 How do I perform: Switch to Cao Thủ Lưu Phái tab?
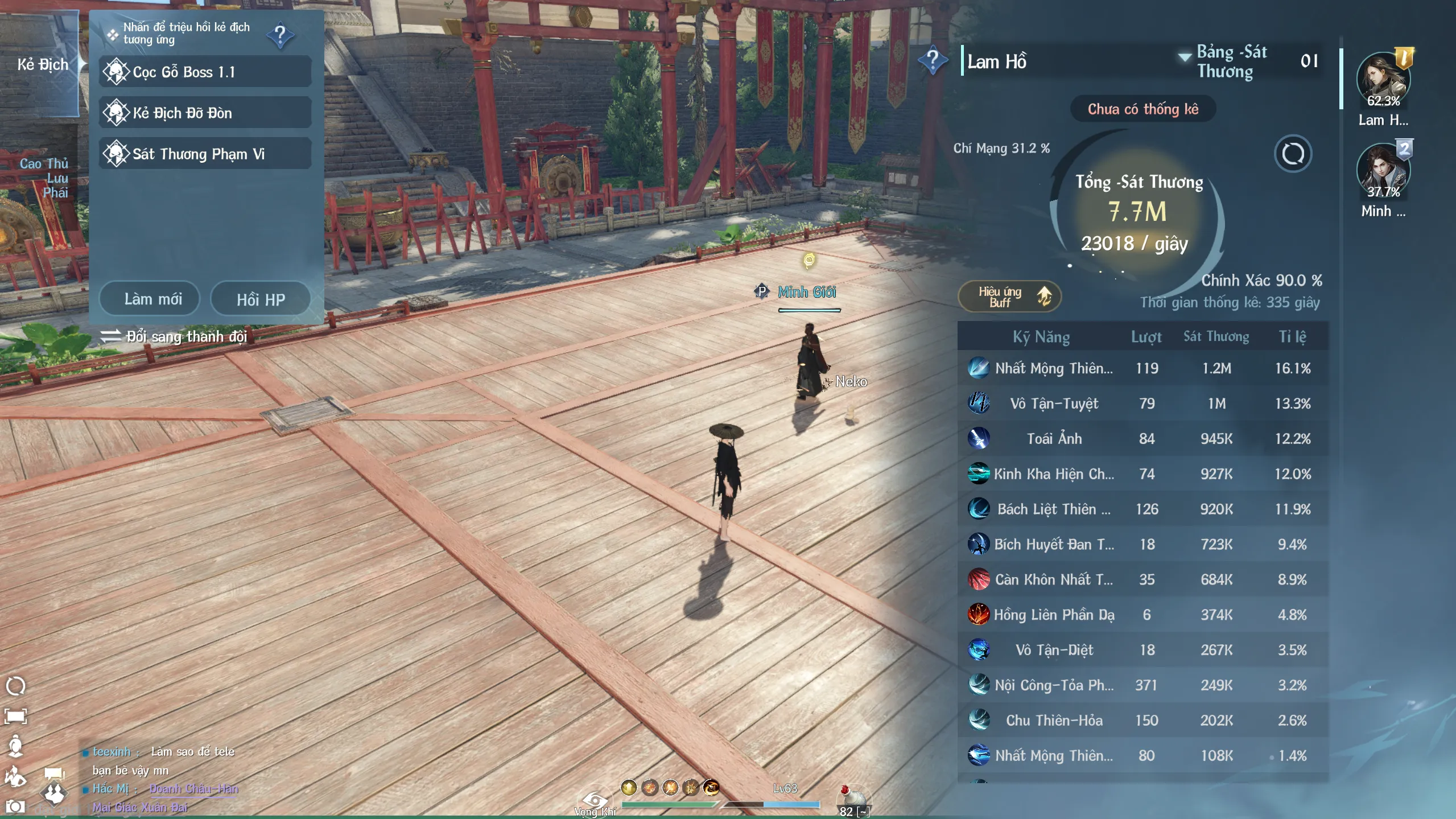(44, 178)
